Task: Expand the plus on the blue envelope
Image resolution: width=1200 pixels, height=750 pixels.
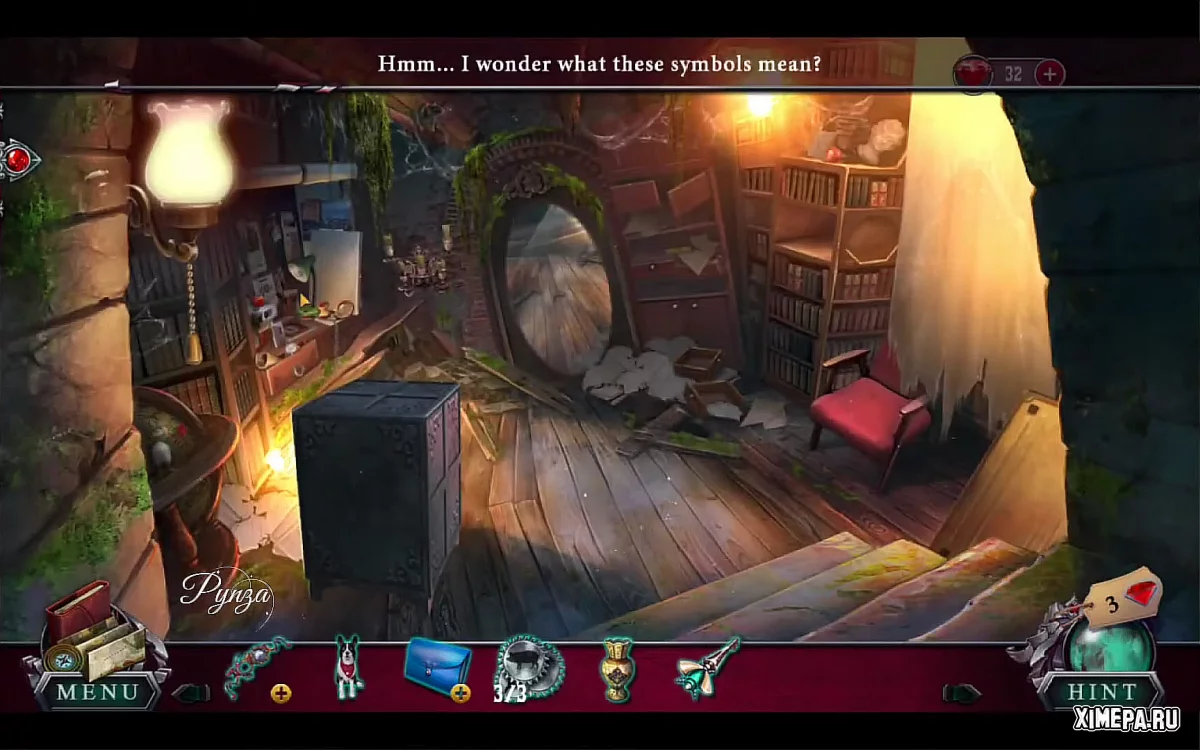Action: pos(461,693)
